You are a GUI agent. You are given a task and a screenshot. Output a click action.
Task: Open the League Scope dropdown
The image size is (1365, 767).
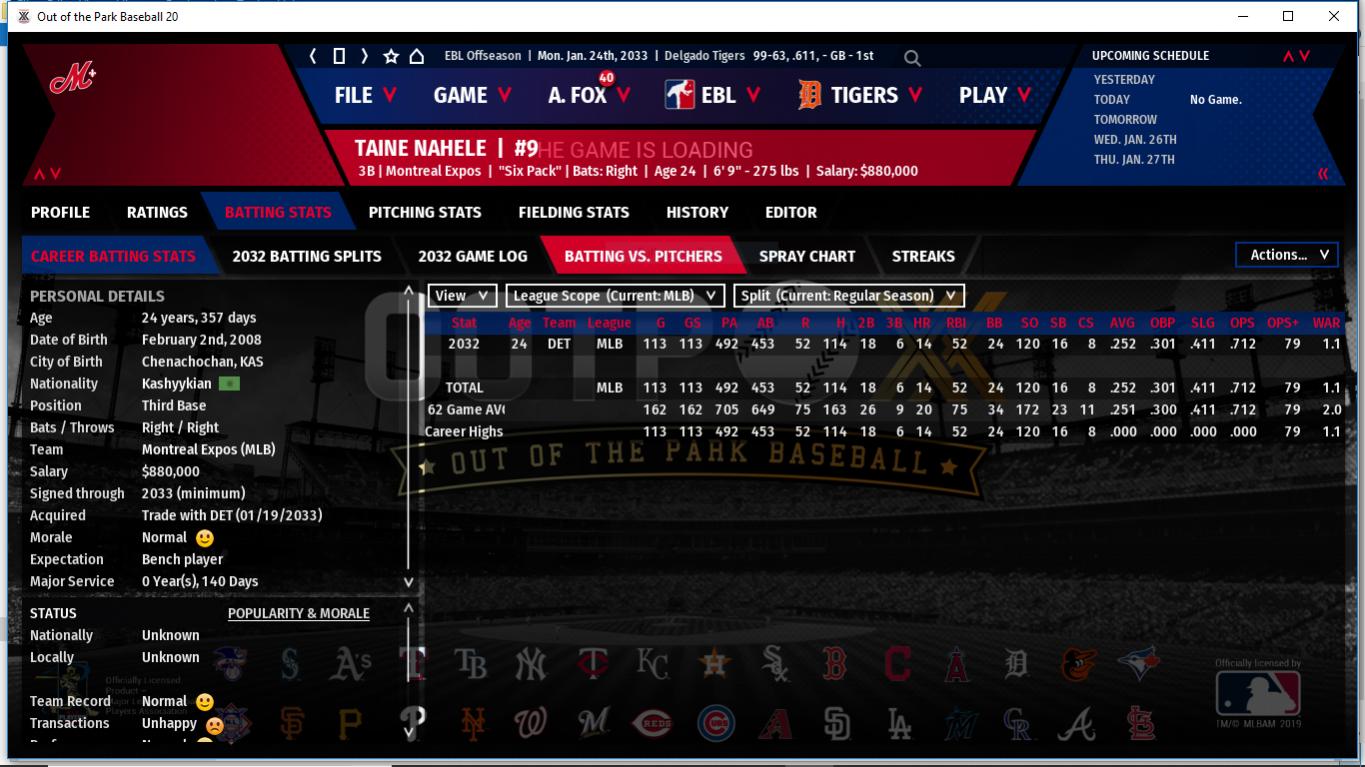click(x=615, y=296)
